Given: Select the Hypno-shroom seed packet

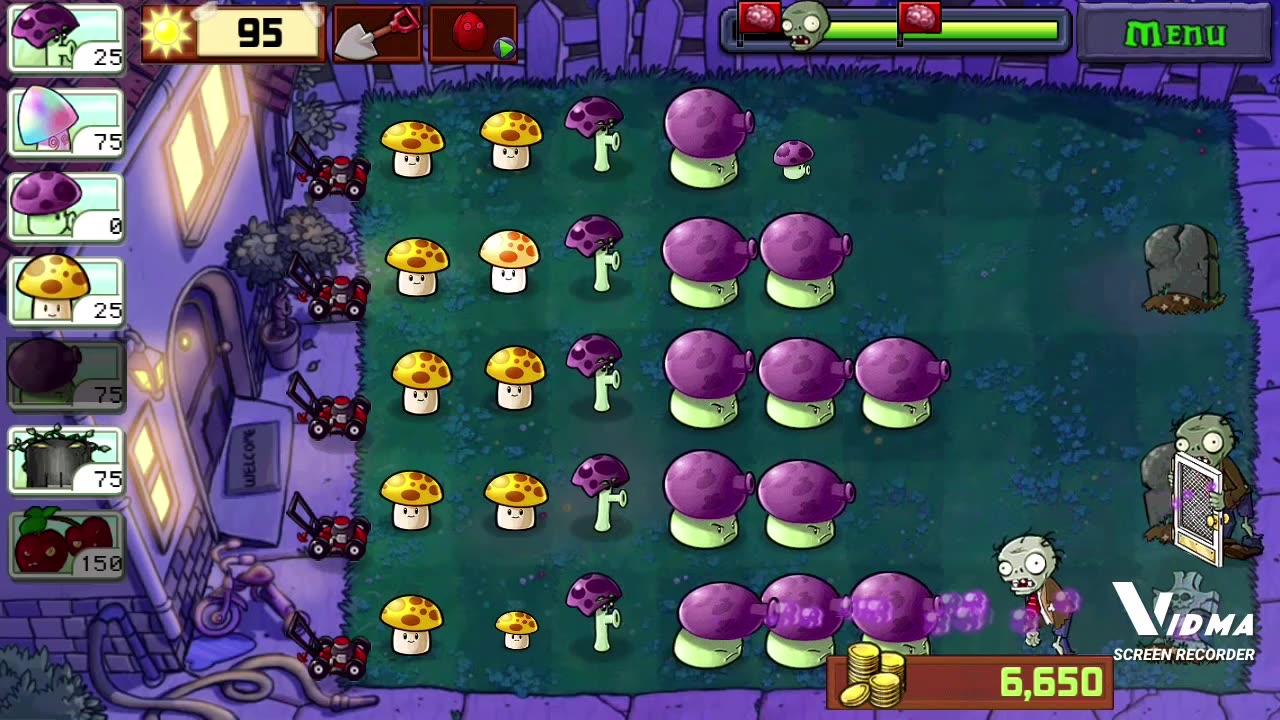Looking at the screenshot, I should (x=65, y=121).
